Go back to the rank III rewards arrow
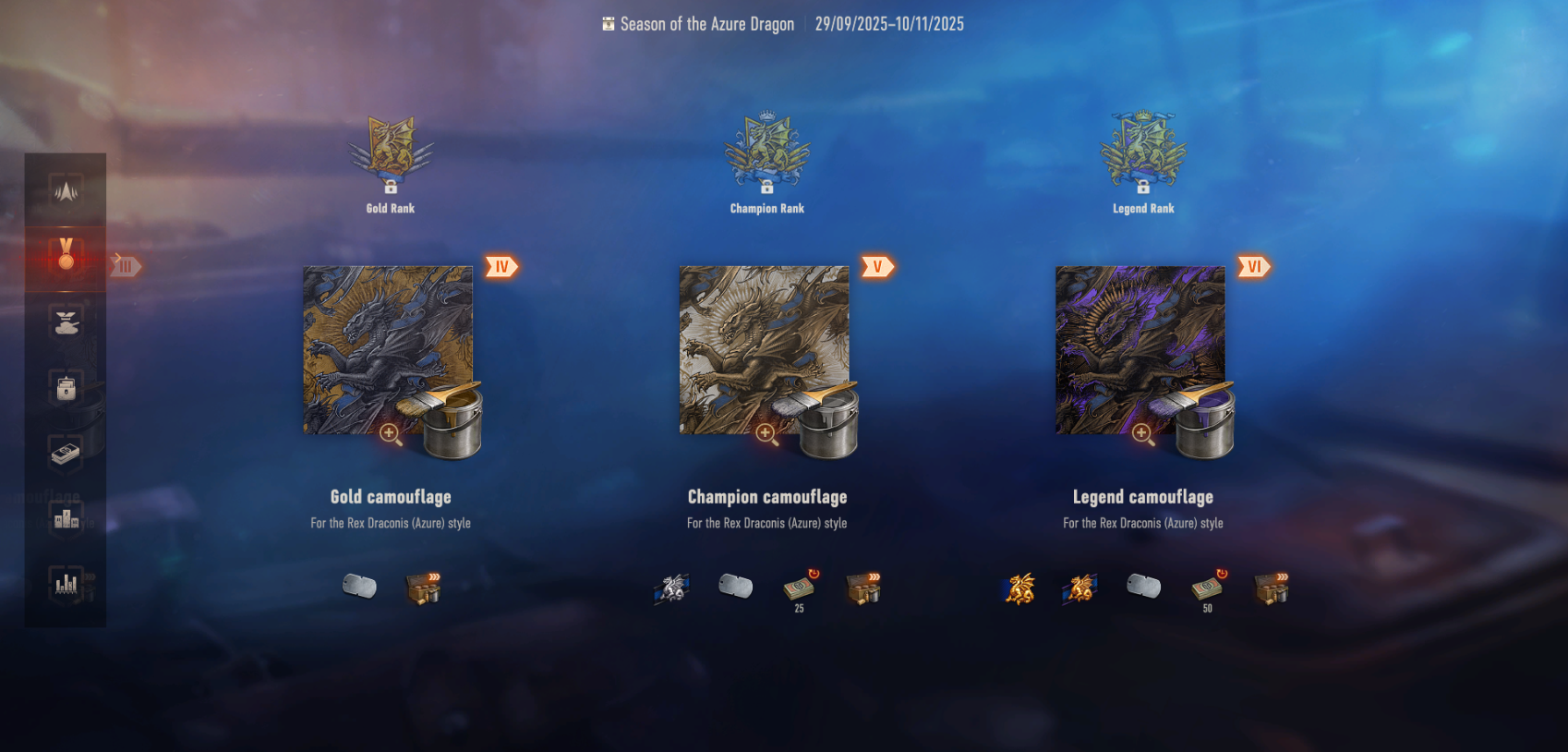 coord(126,266)
